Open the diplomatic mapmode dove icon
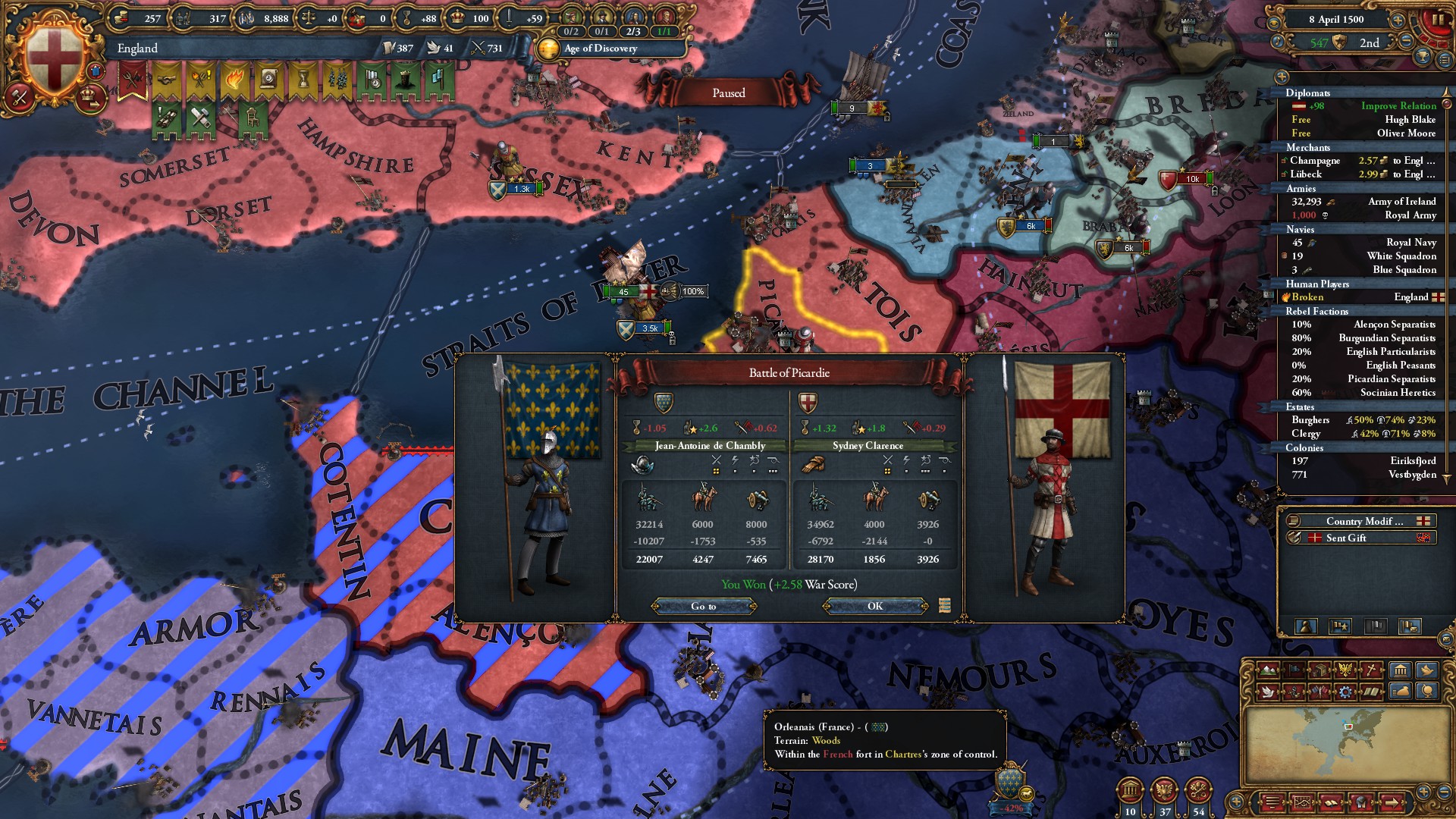The width and height of the screenshot is (1456, 819). [1269, 692]
